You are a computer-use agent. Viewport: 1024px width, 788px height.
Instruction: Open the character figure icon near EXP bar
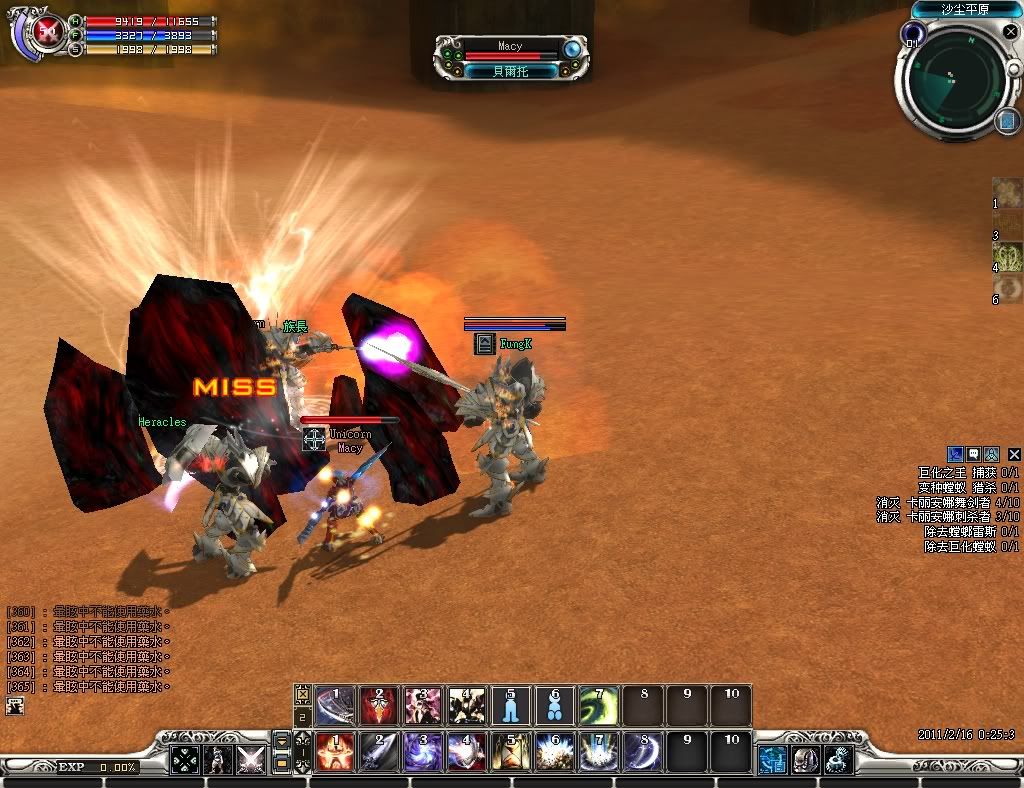[217, 760]
